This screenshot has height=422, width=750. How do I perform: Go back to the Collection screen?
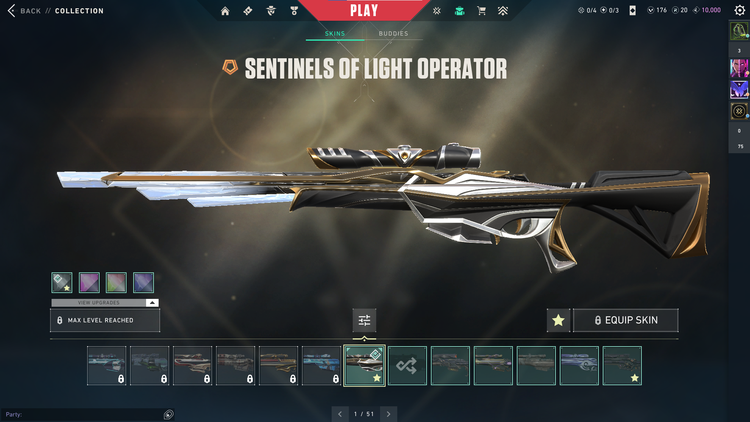point(27,11)
